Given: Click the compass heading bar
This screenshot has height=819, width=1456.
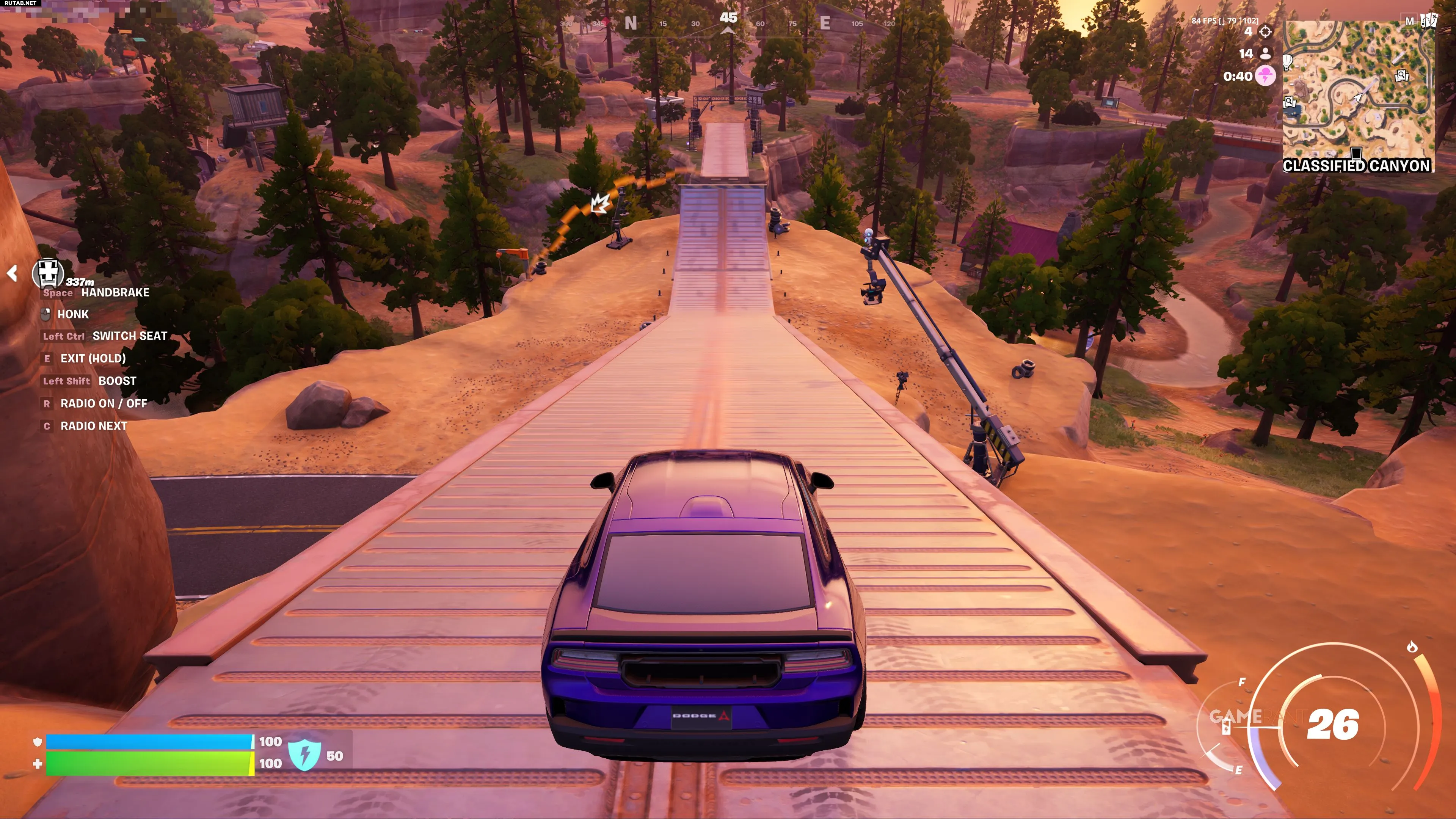Looking at the screenshot, I should pyautogui.click(x=728, y=24).
